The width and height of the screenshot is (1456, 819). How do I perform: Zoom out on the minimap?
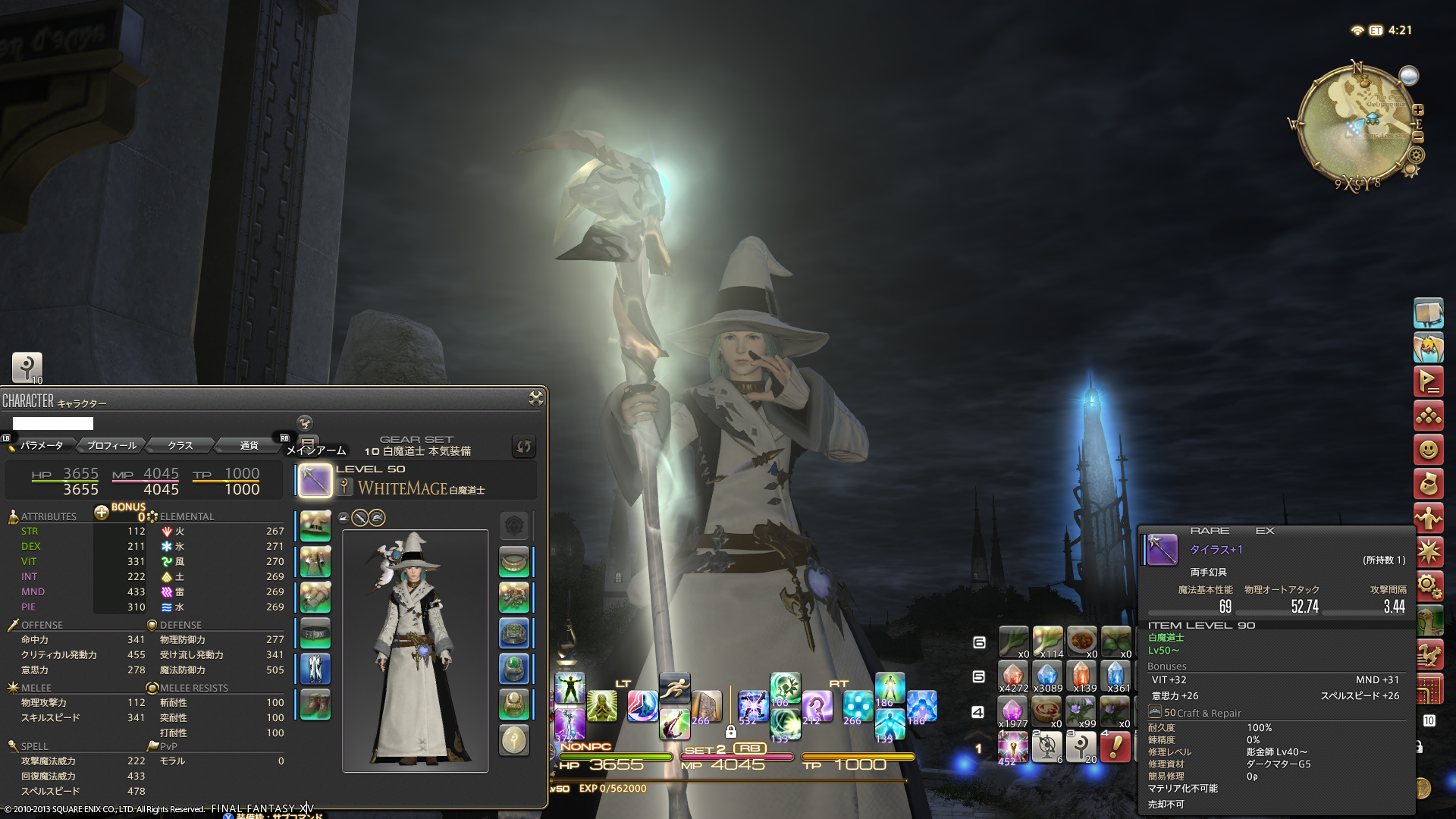point(1418,137)
